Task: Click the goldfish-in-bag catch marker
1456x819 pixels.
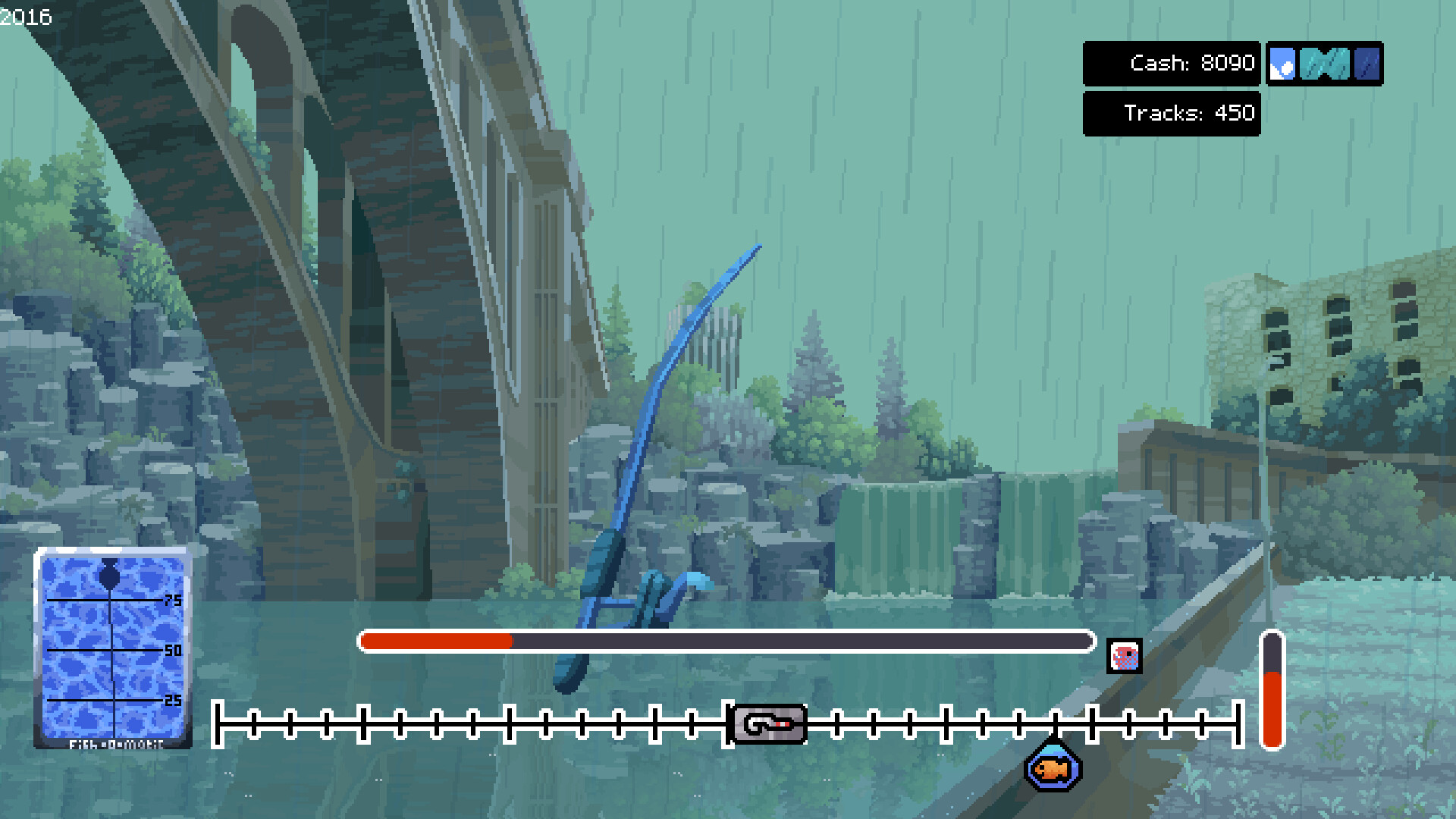Action: 1053,767
